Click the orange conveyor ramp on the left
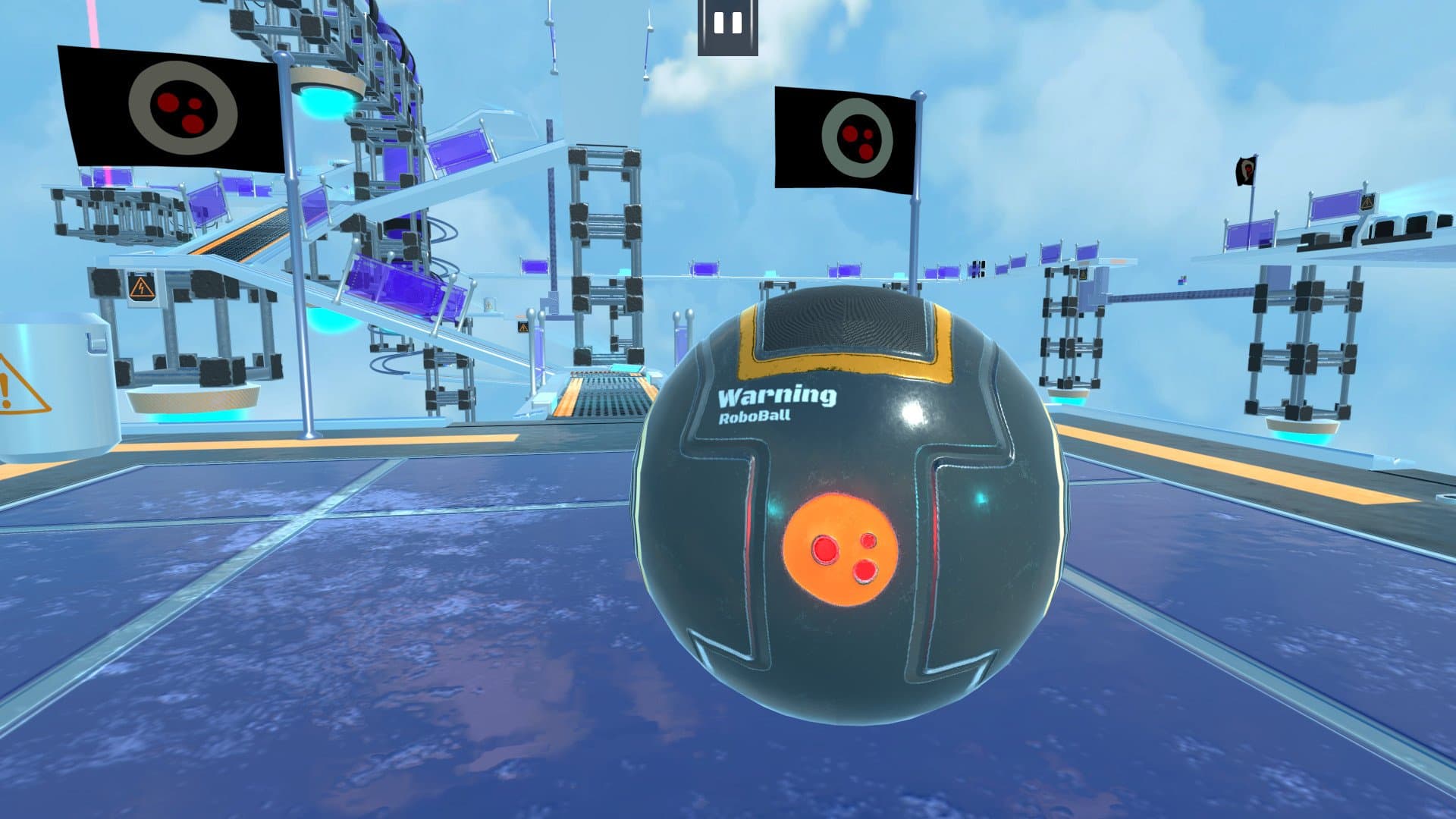Viewport: 1456px width, 819px height. coord(243,235)
